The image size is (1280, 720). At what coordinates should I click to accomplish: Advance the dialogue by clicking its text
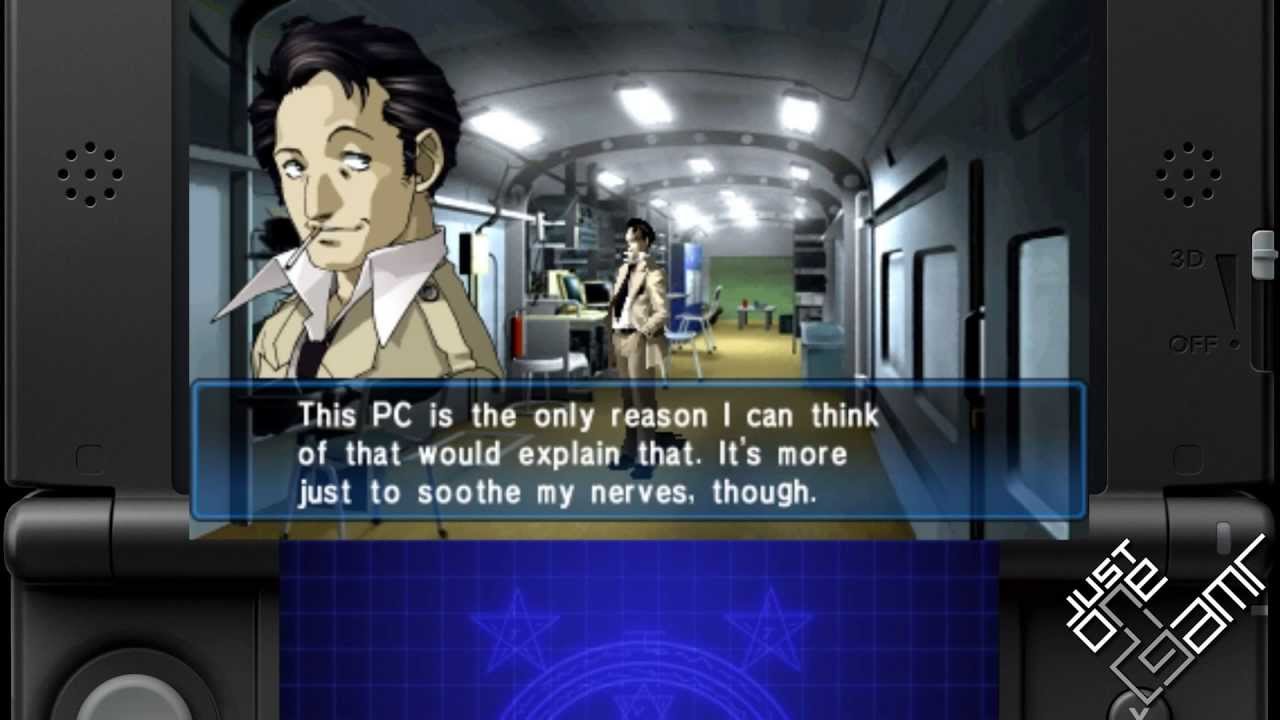click(x=570, y=453)
